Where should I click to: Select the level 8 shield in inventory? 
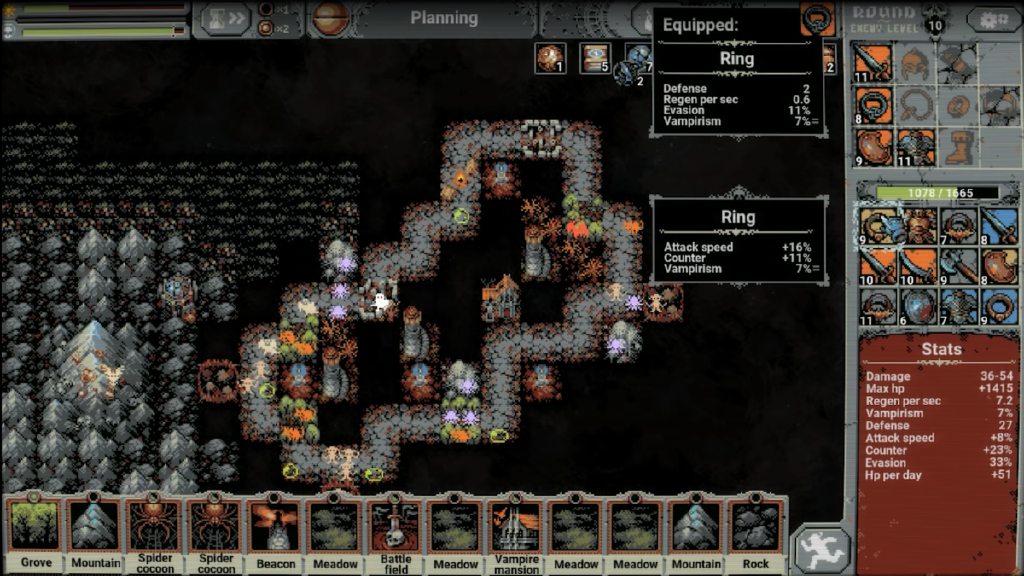click(999, 266)
